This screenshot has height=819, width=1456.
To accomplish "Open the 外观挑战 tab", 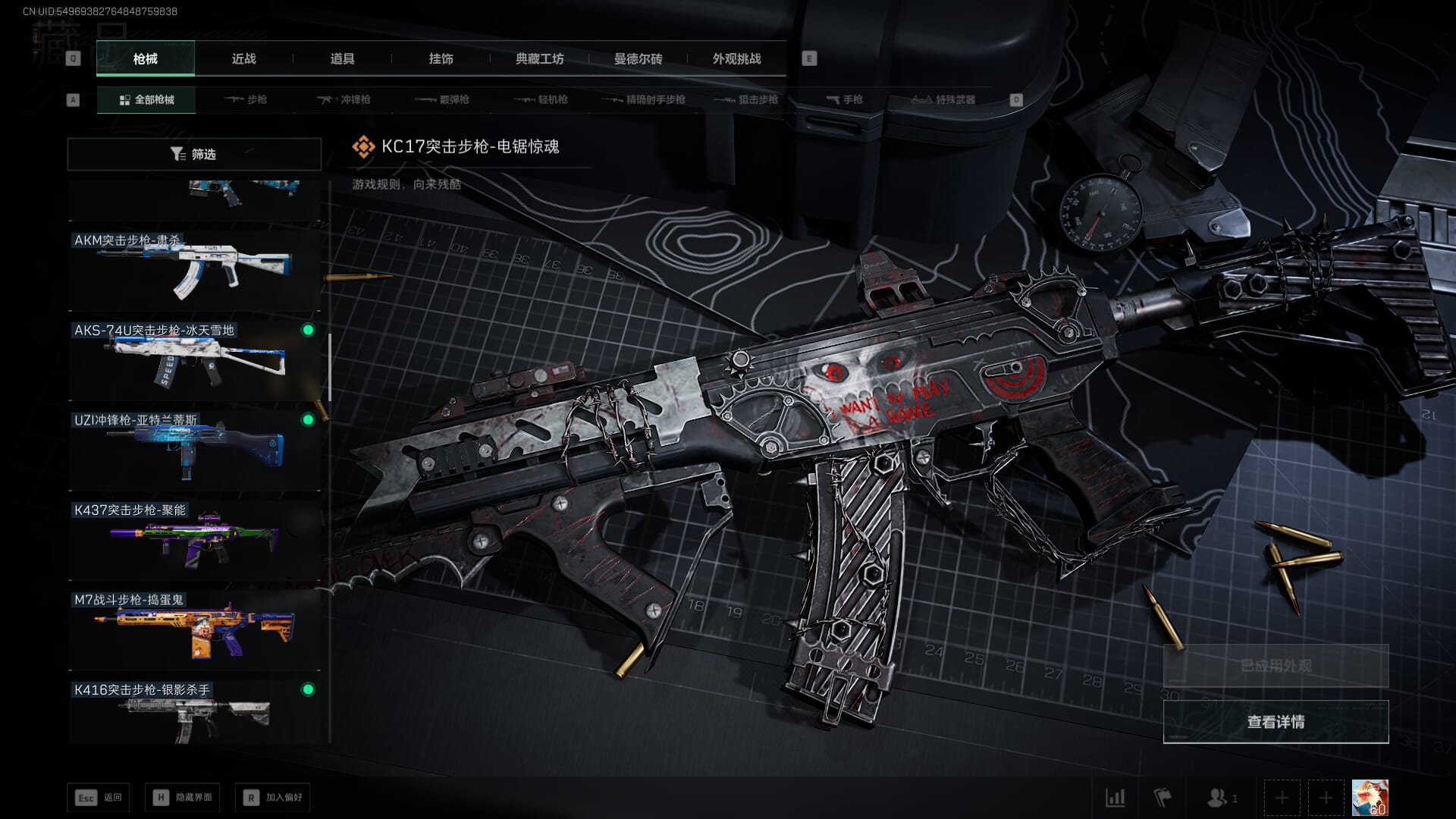I will coord(736,58).
